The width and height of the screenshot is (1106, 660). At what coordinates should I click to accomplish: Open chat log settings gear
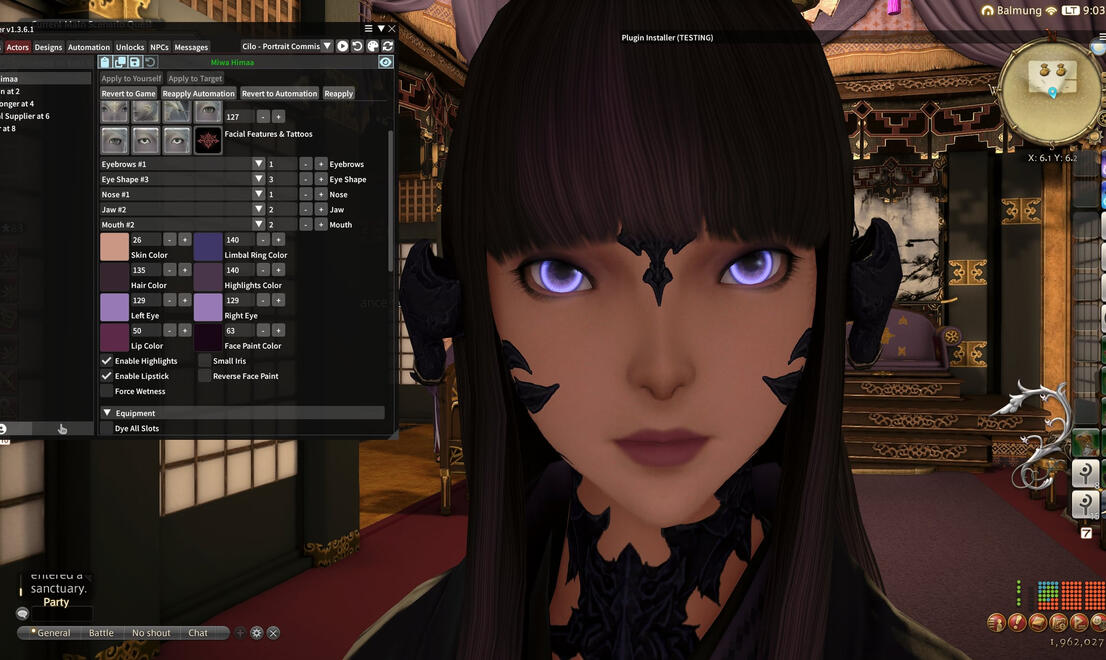coord(257,633)
